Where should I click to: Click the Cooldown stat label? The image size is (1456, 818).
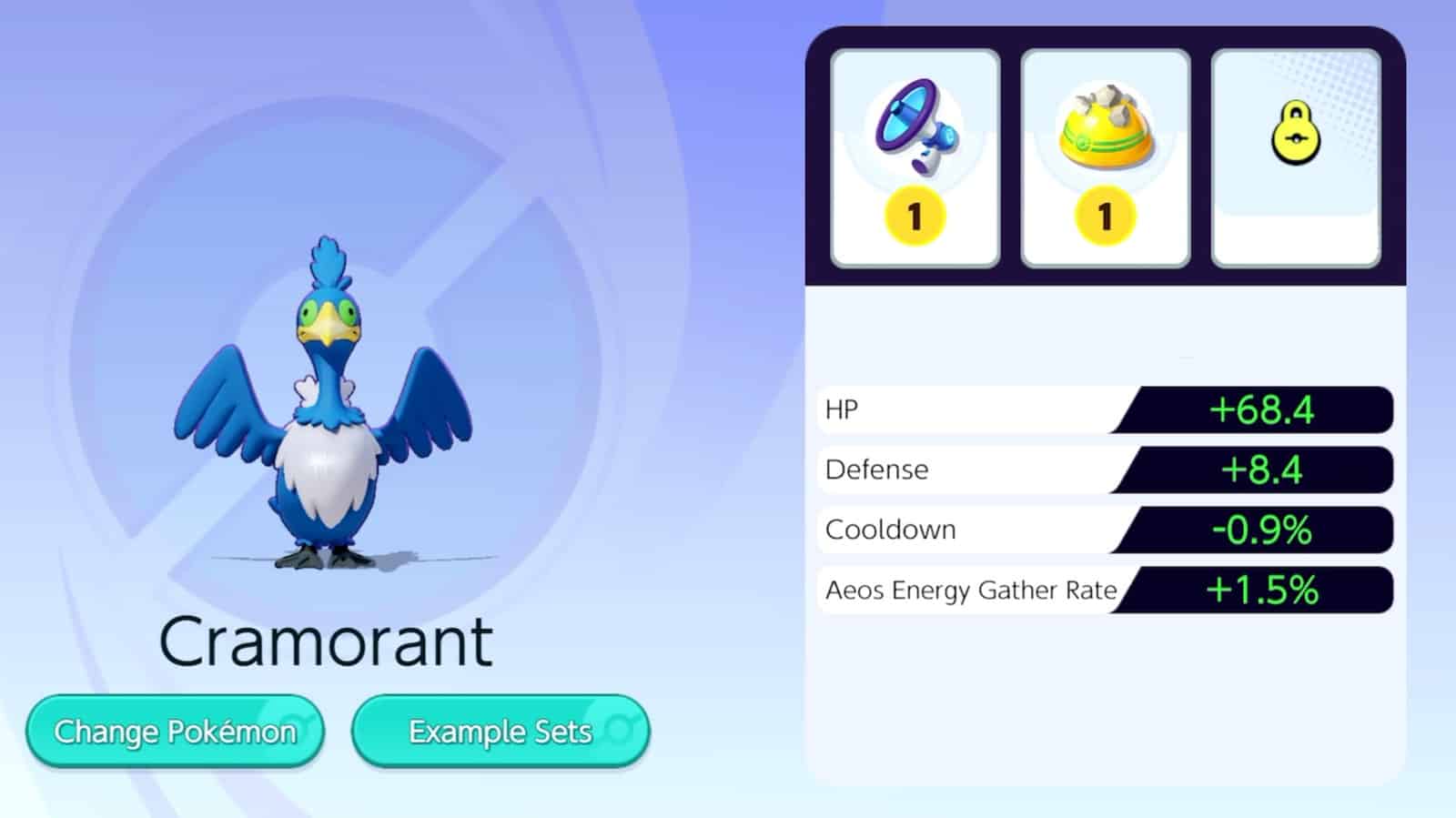coord(890,529)
